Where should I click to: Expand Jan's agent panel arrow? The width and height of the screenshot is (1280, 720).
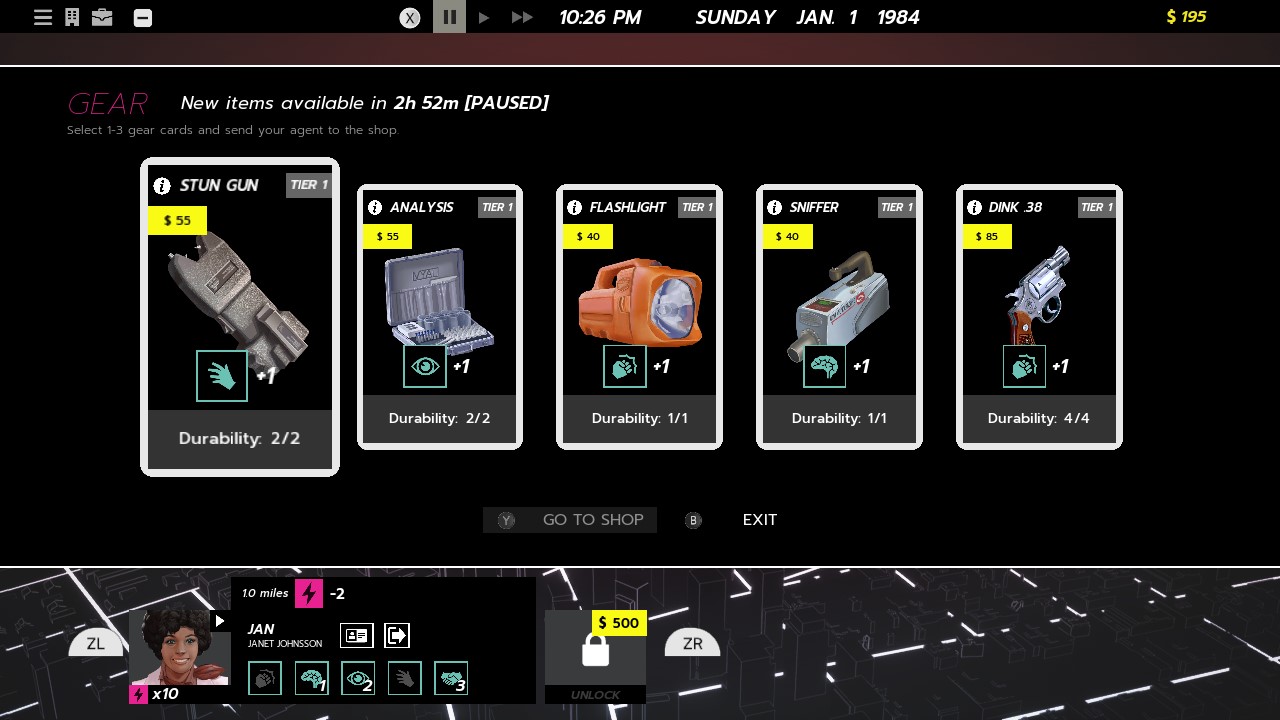click(x=219, y=620)
